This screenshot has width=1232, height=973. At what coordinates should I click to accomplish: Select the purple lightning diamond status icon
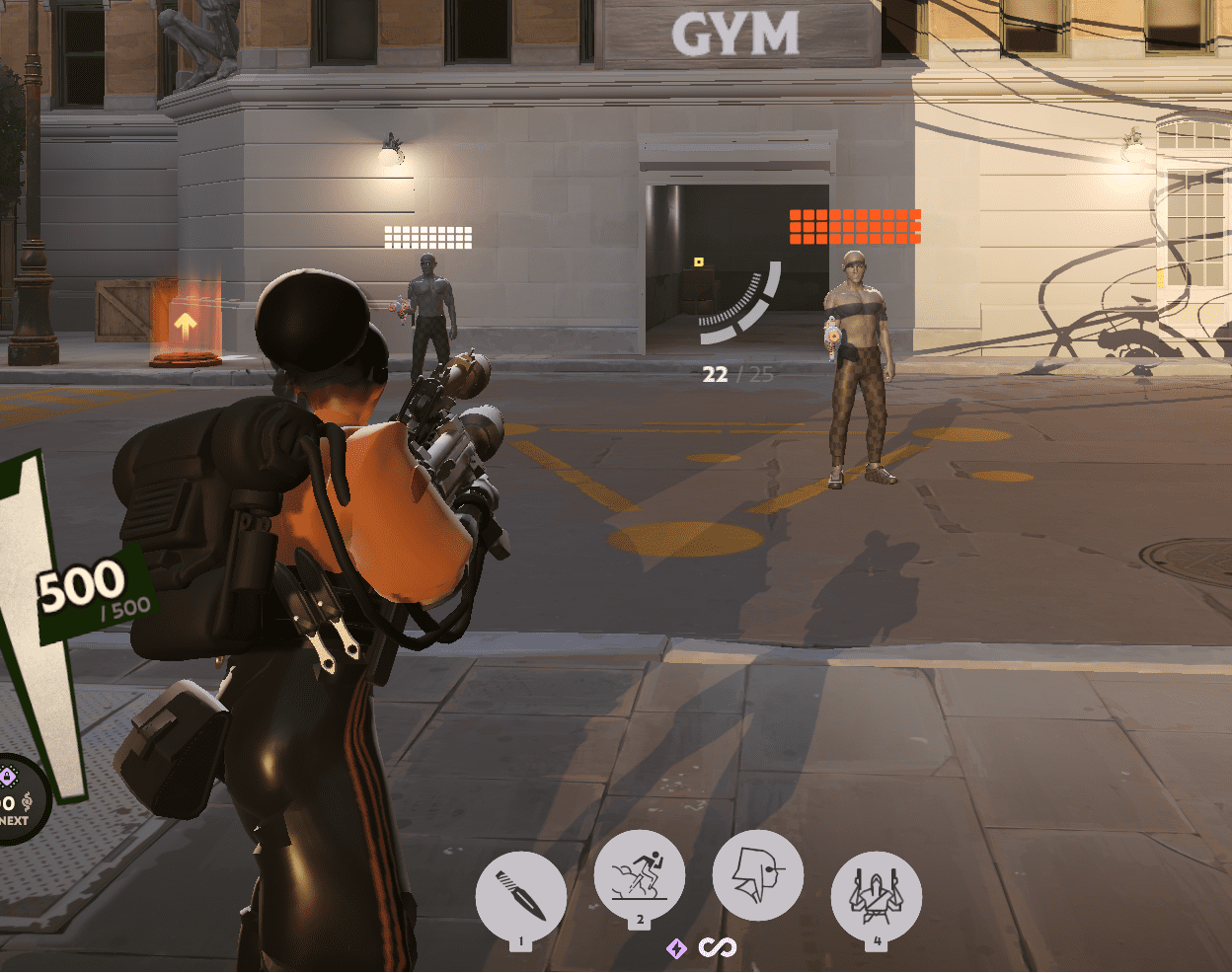pyautogui.click(x=676, y=948)
